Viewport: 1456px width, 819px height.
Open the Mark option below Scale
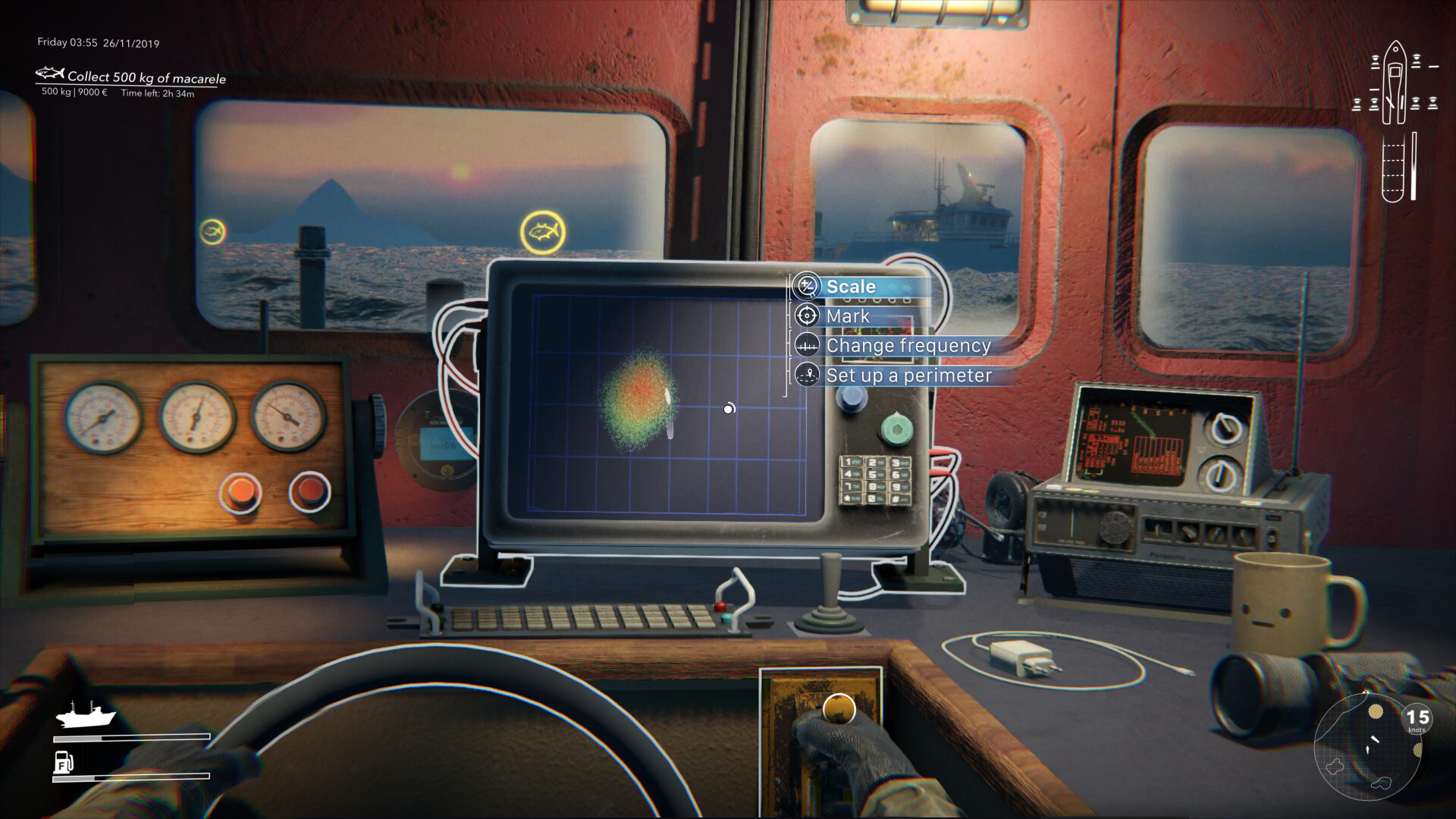click(849, 316)
